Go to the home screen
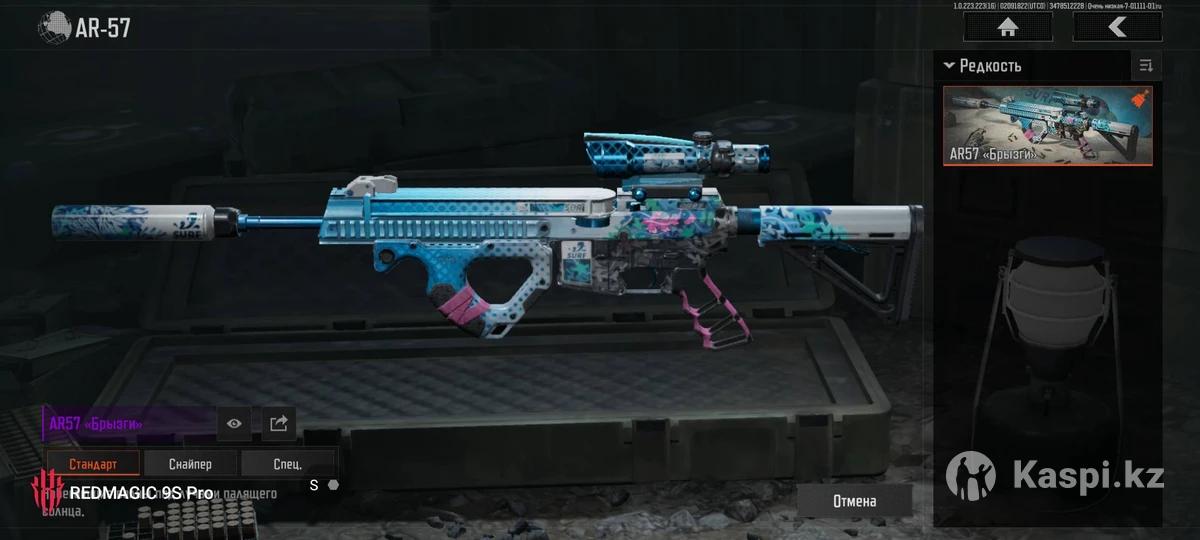 pos(1007,27)
